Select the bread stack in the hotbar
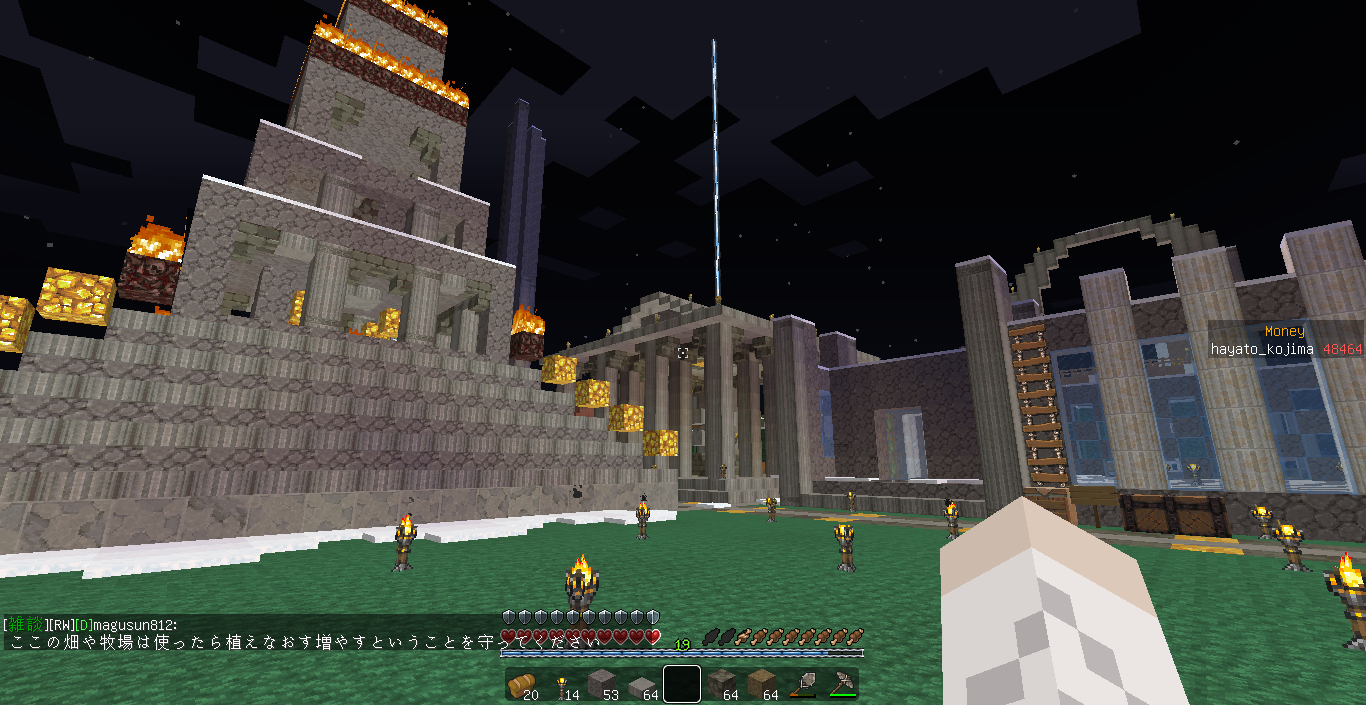This screenshot has height=705, width=1366. click(522, 684)
